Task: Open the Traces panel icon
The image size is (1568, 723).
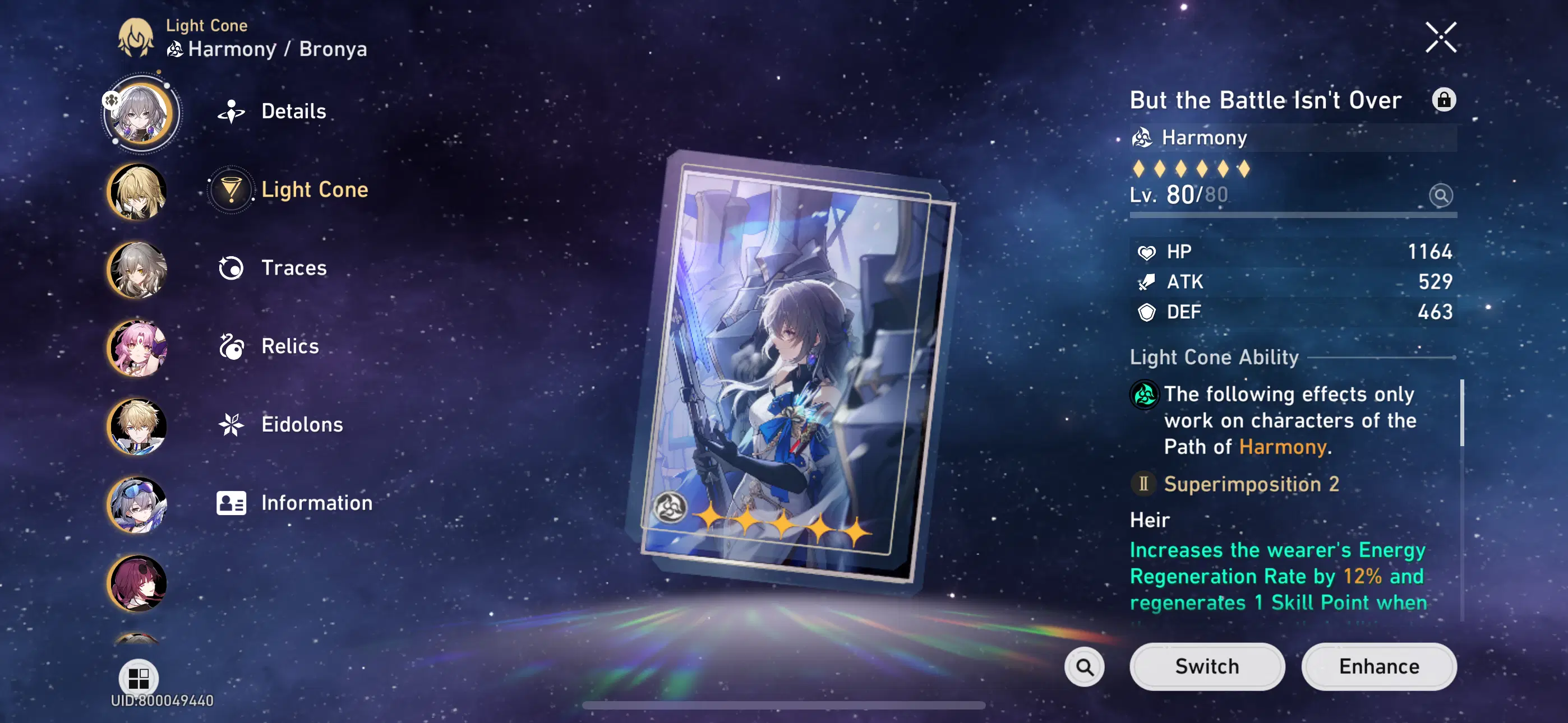Action: [230, 268]
